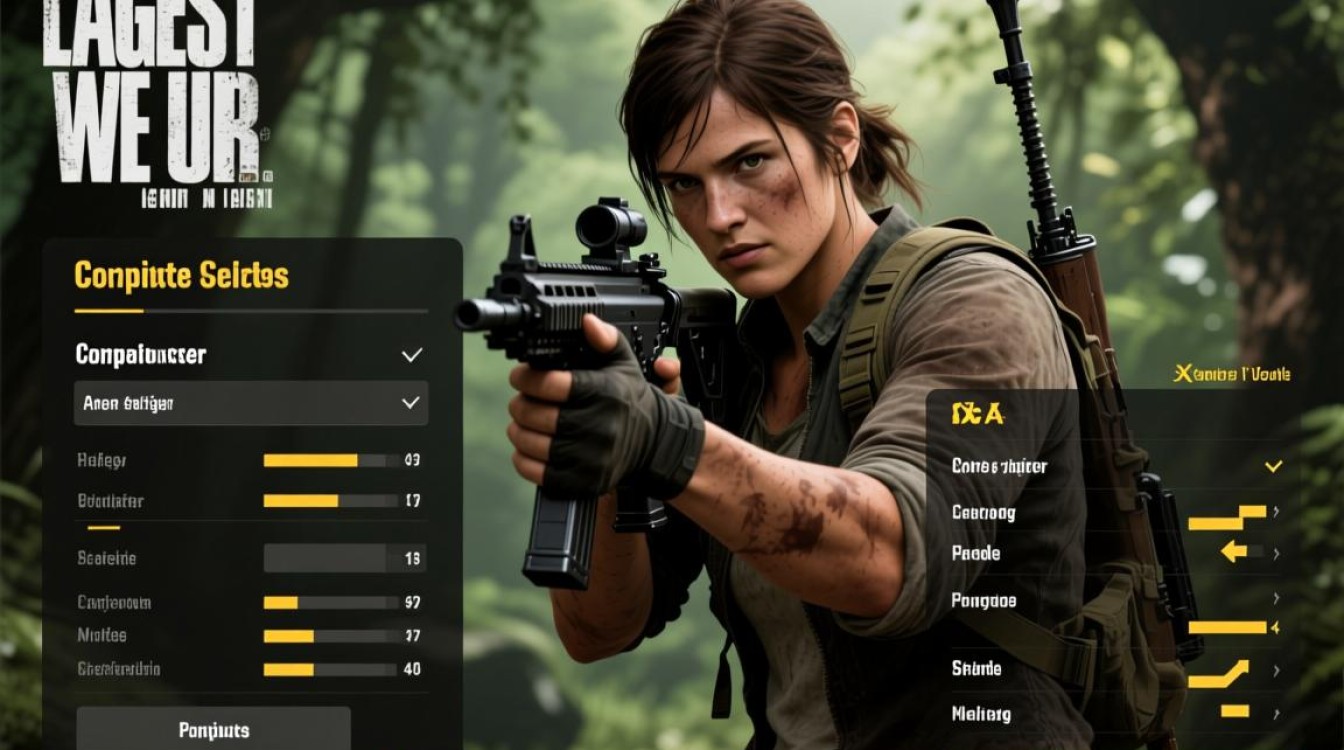1344x750 pixels.
Task: Click the Ponpiuts button
Action: (x=213, y=729)
